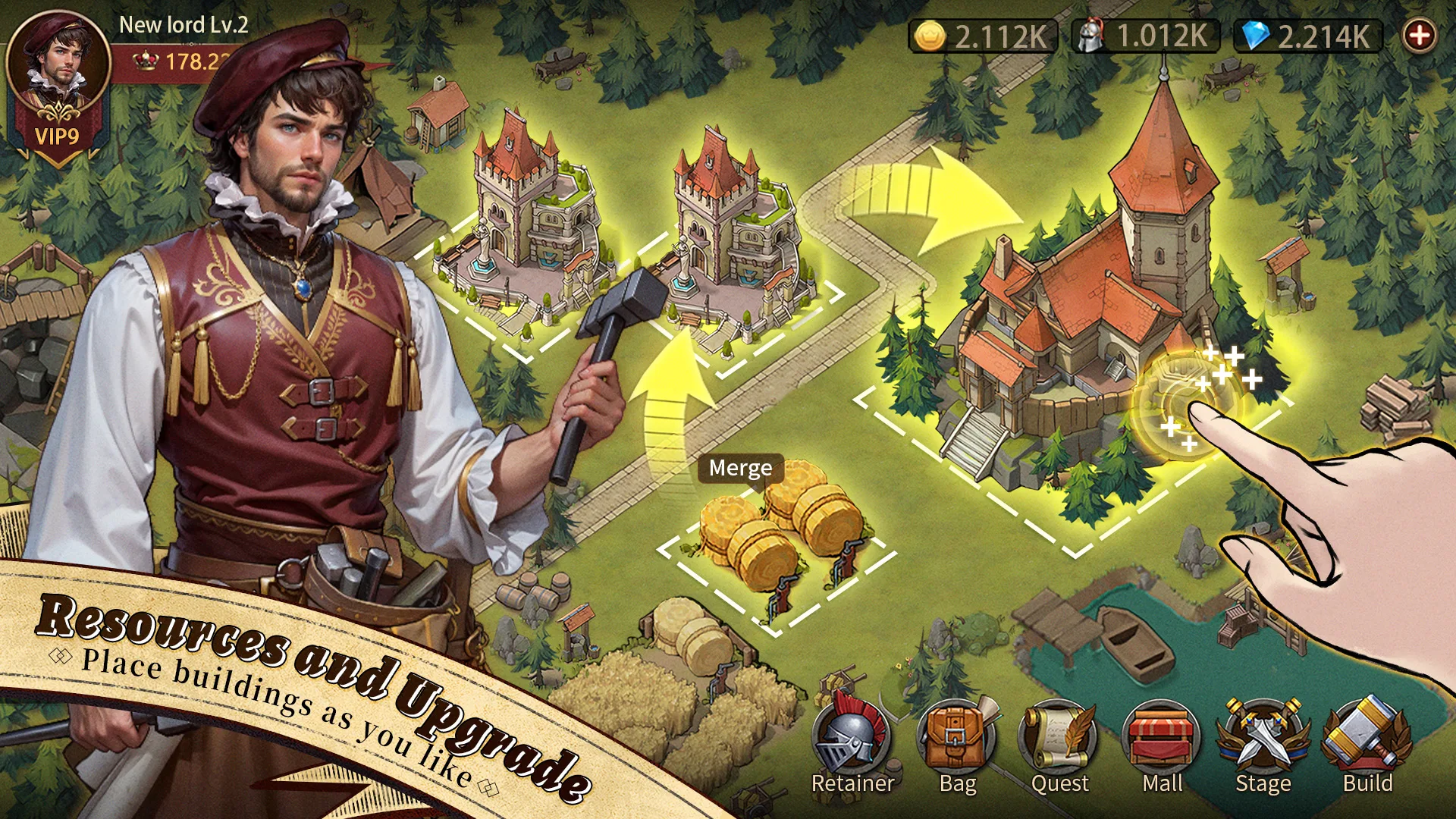Tap the red plus button for gems

tap(1419, 35)
